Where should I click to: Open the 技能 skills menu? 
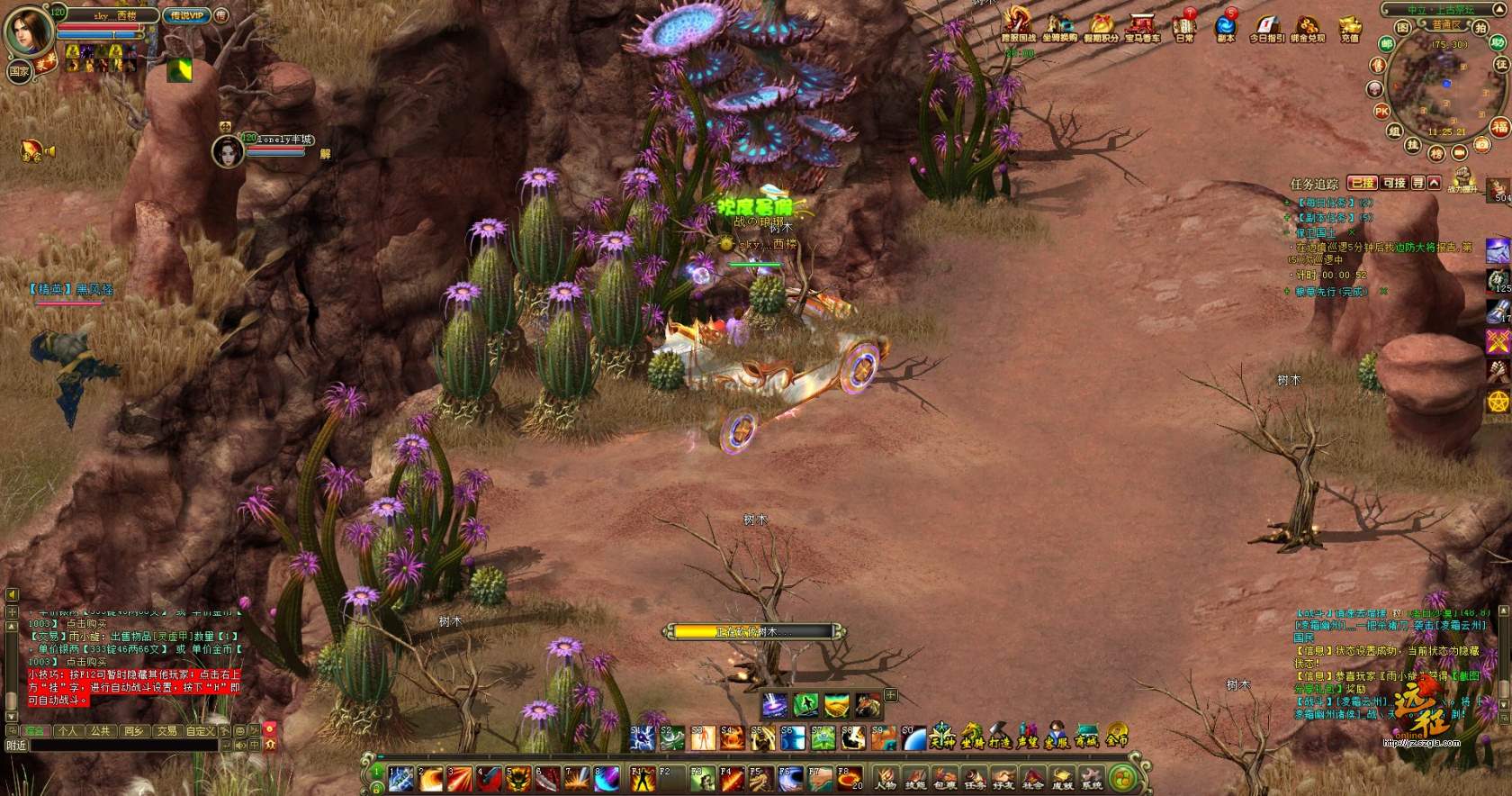(x=915, y=778)
